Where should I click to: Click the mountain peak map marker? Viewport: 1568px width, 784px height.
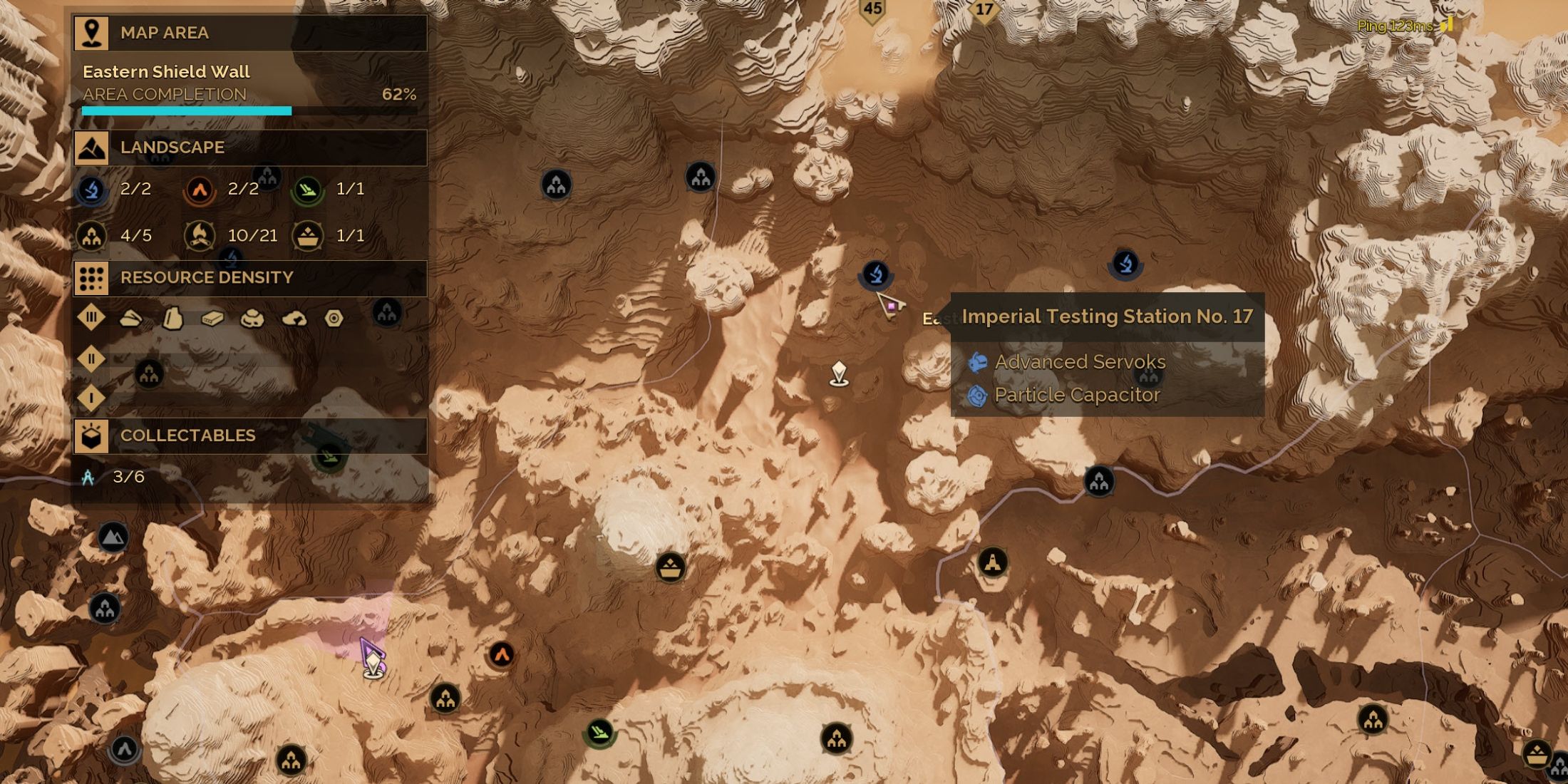pos(113,537)
